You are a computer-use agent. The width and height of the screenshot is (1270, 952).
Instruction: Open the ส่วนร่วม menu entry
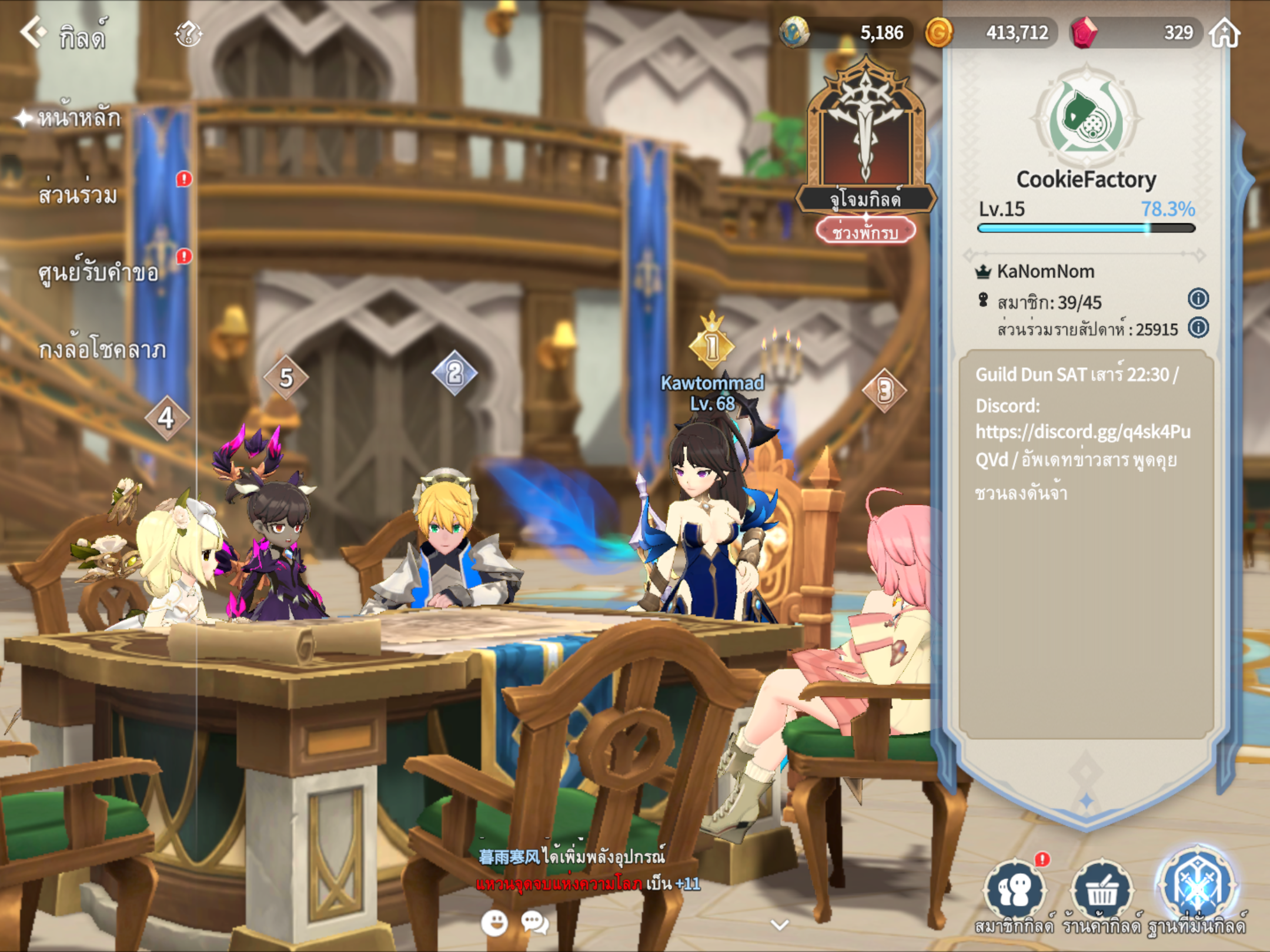click(x=78, y=195)
